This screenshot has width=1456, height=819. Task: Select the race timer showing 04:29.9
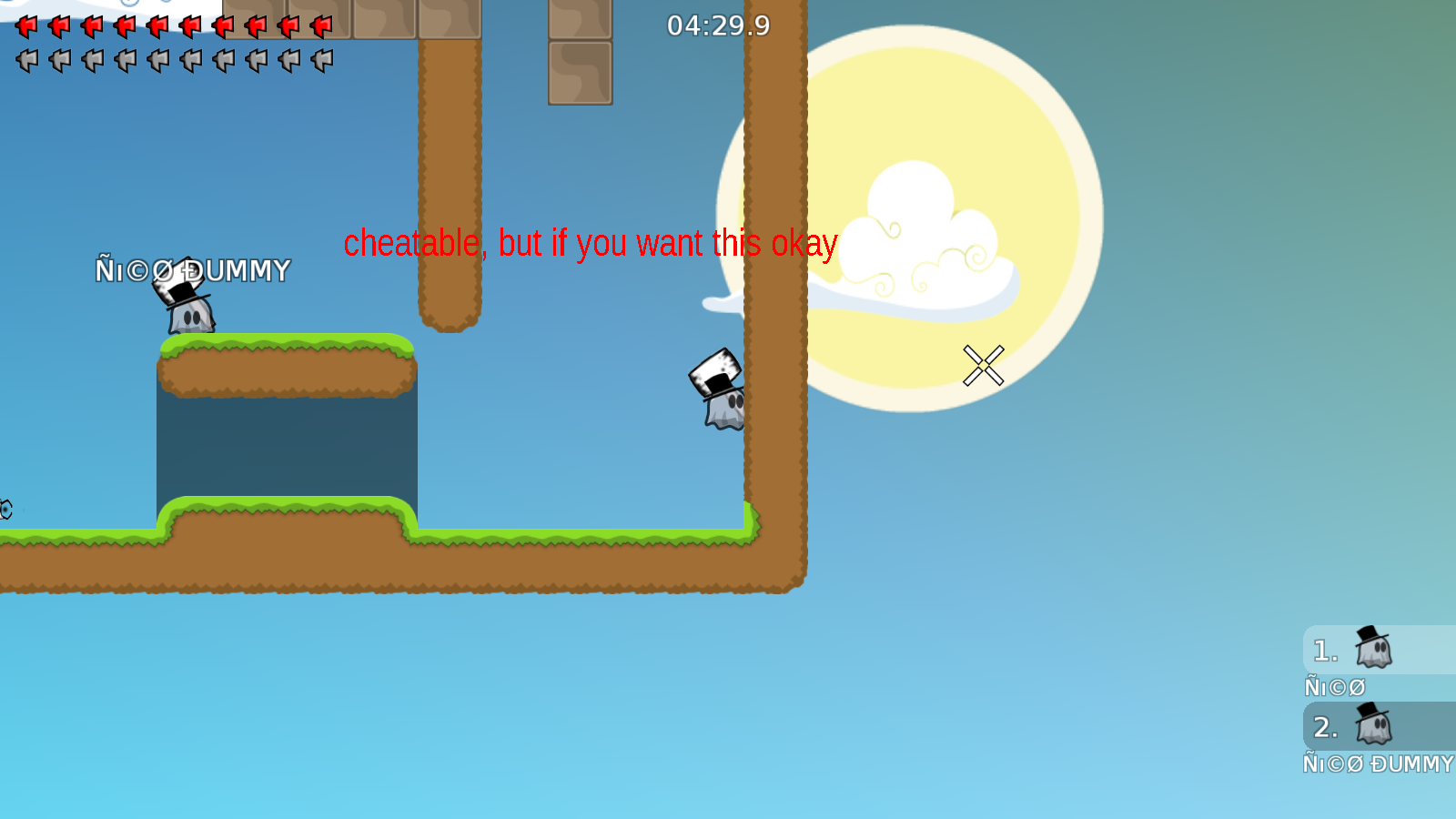718,26
